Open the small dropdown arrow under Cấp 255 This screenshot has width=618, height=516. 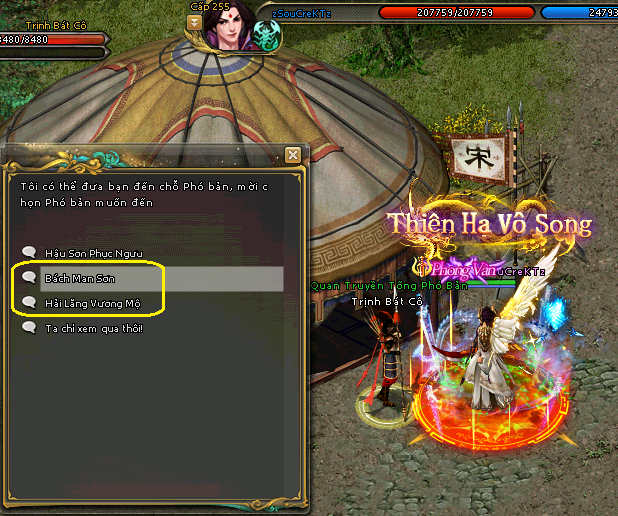click(x=195, y=23)
